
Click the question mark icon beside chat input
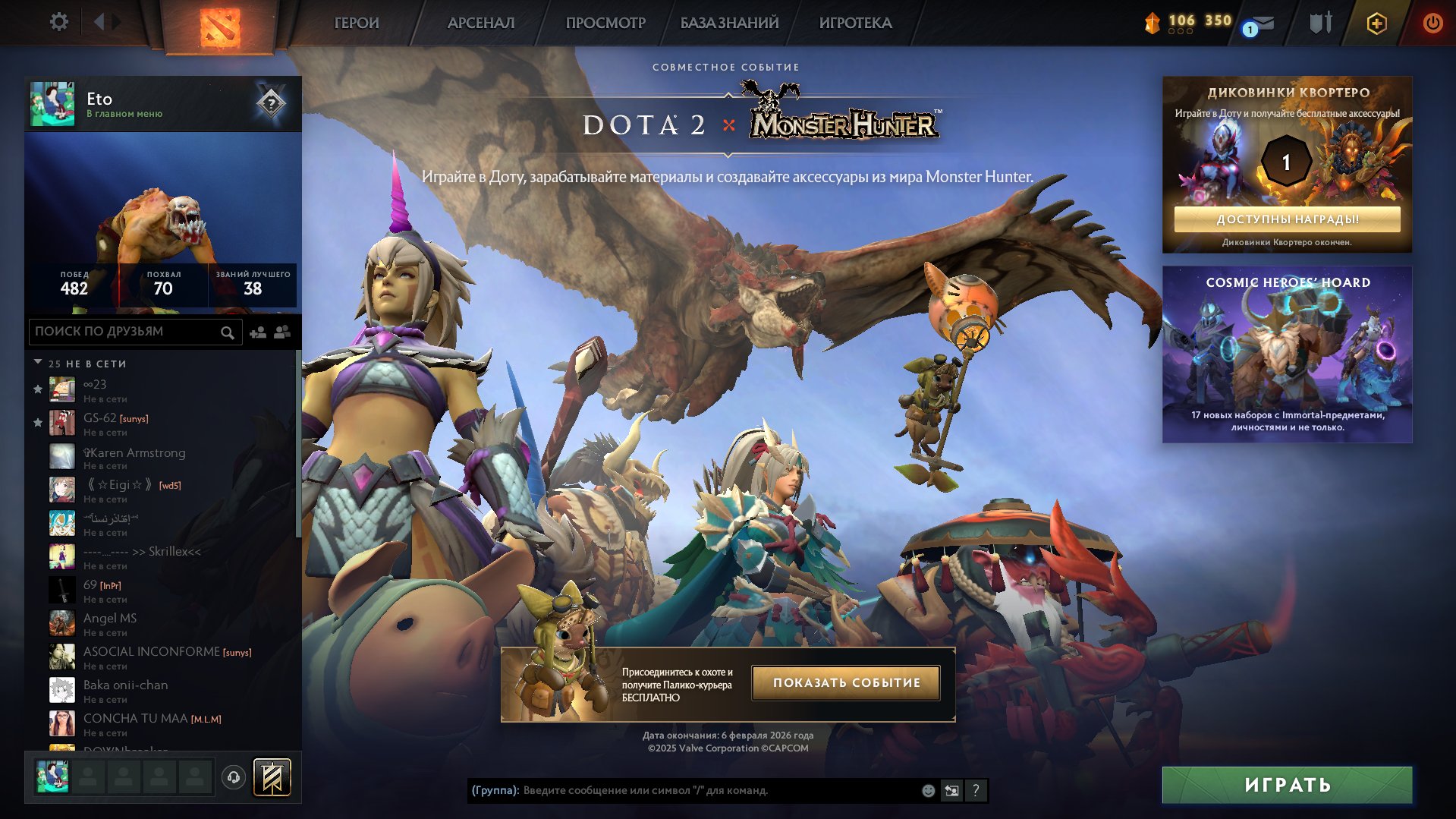point(975,790)
